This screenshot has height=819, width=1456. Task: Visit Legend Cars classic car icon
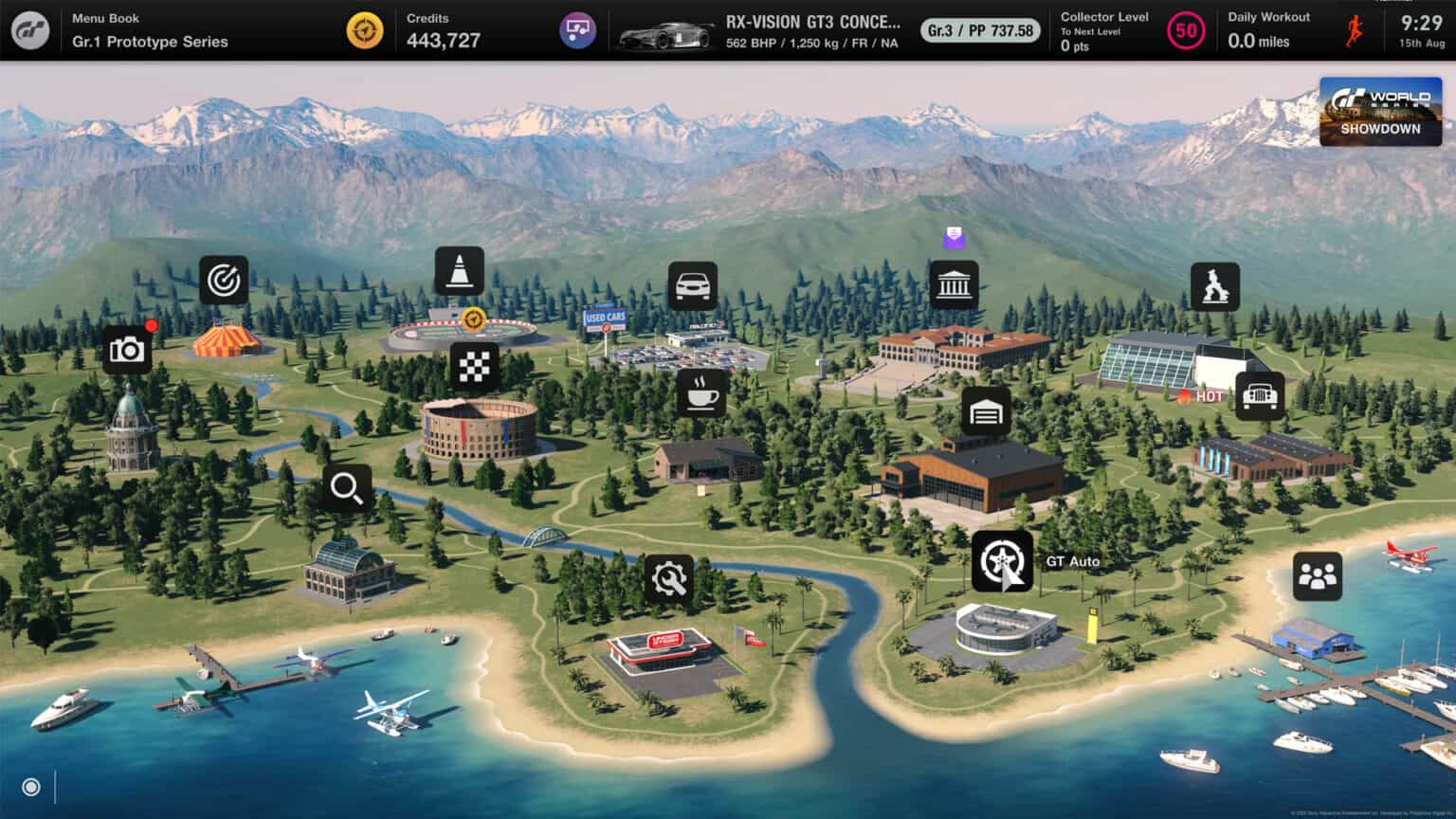1260,395
